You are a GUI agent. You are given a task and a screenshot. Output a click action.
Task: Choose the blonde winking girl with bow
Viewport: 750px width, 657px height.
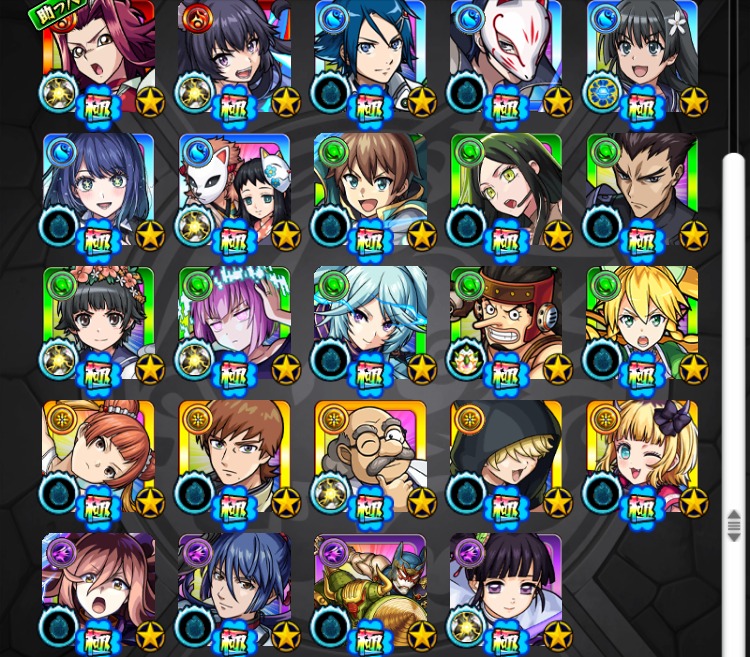click(642, 456)
